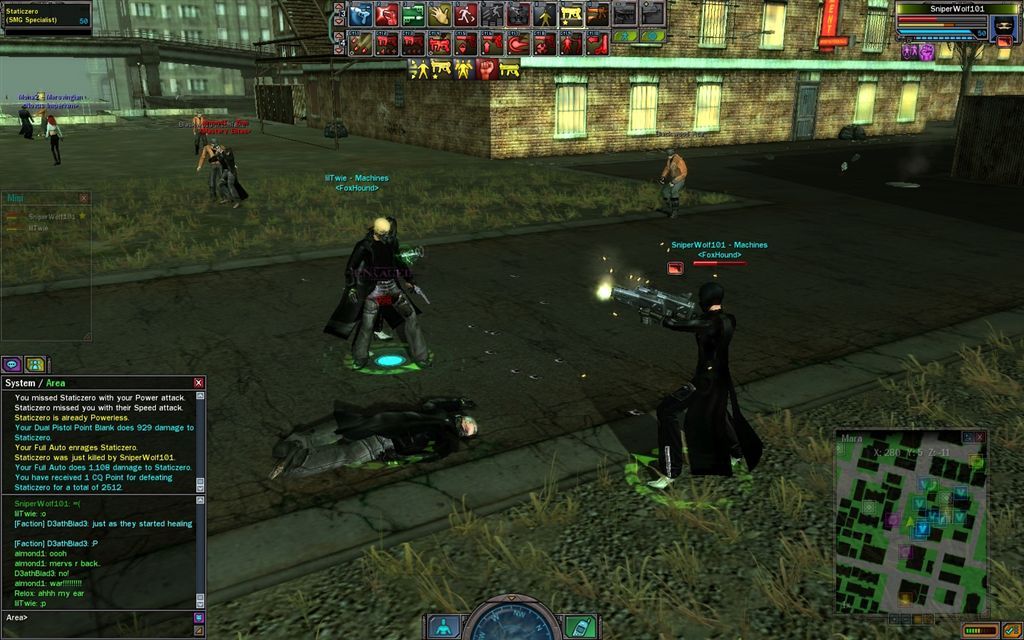
Task: Open the team members tab
Action: pyautogui.click(x=35, y=364)
